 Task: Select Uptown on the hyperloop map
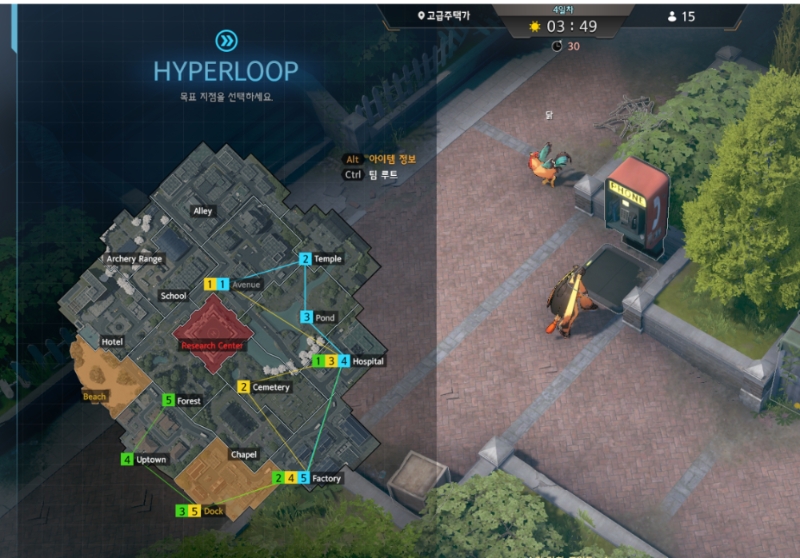(x=152, y=460)
